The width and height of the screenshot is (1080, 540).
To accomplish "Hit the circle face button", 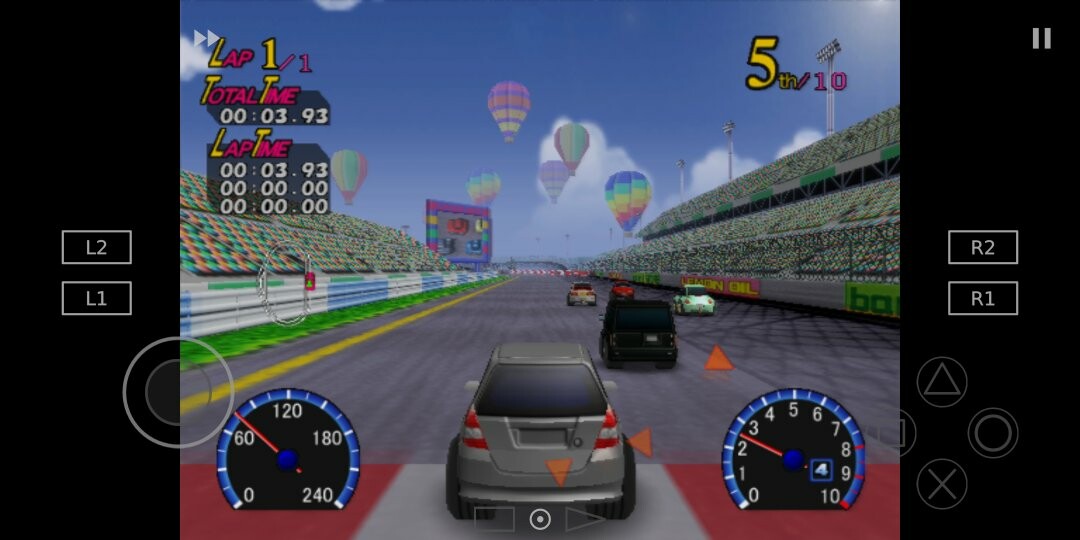I will pyautogui.click(x=992, y=433).
